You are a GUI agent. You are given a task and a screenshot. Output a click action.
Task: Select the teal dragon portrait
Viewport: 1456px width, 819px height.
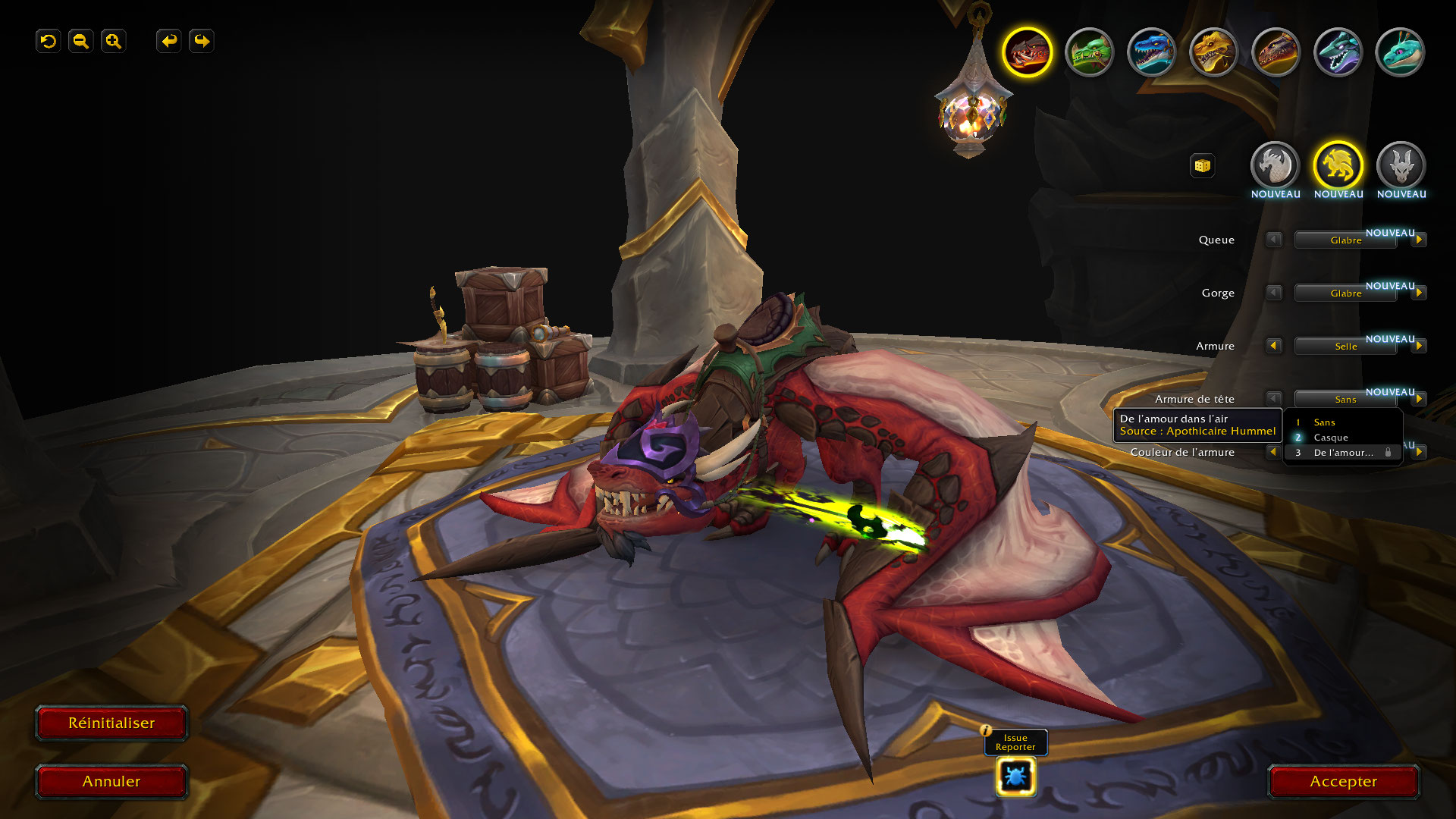click(x=1400, y=52)
